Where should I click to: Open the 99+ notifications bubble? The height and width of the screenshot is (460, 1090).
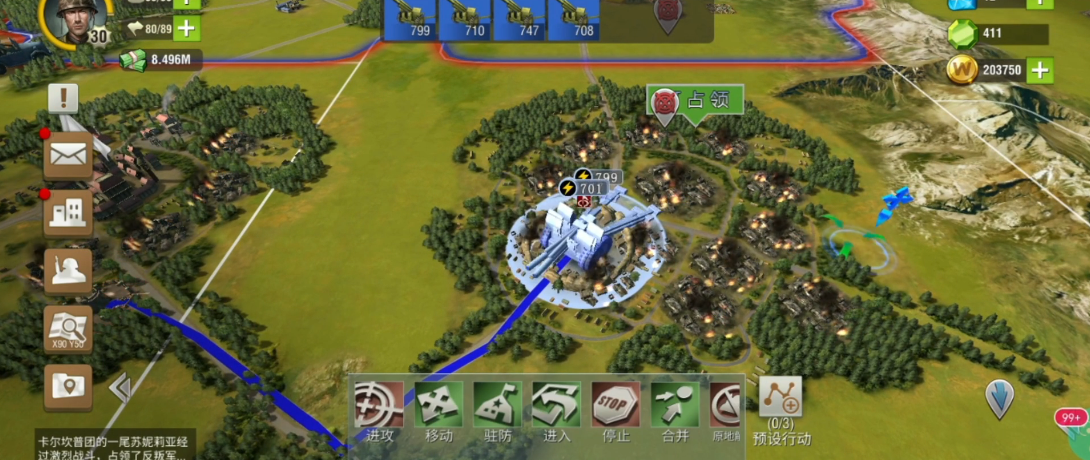(x=1071, y=419)
